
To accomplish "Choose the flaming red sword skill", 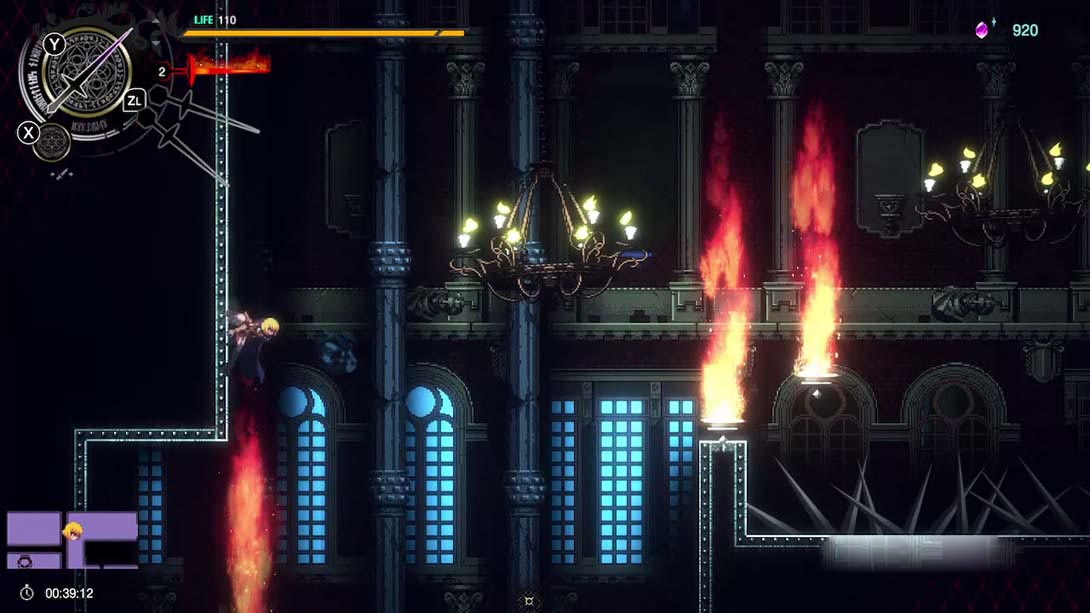I will pos(229,67).
